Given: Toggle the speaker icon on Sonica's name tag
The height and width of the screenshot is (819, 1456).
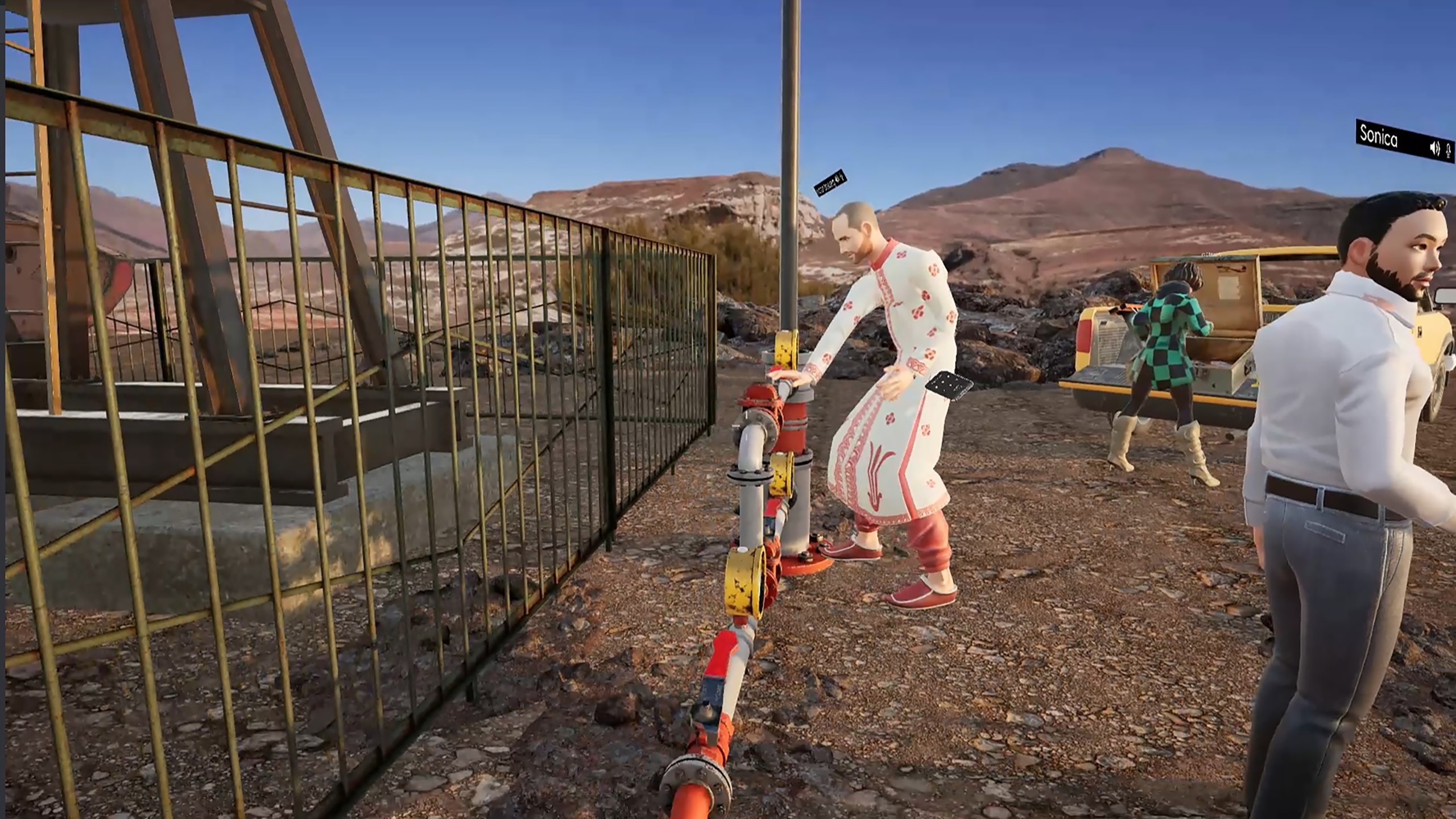Looking at the screenshot, I should point(1434,148).
